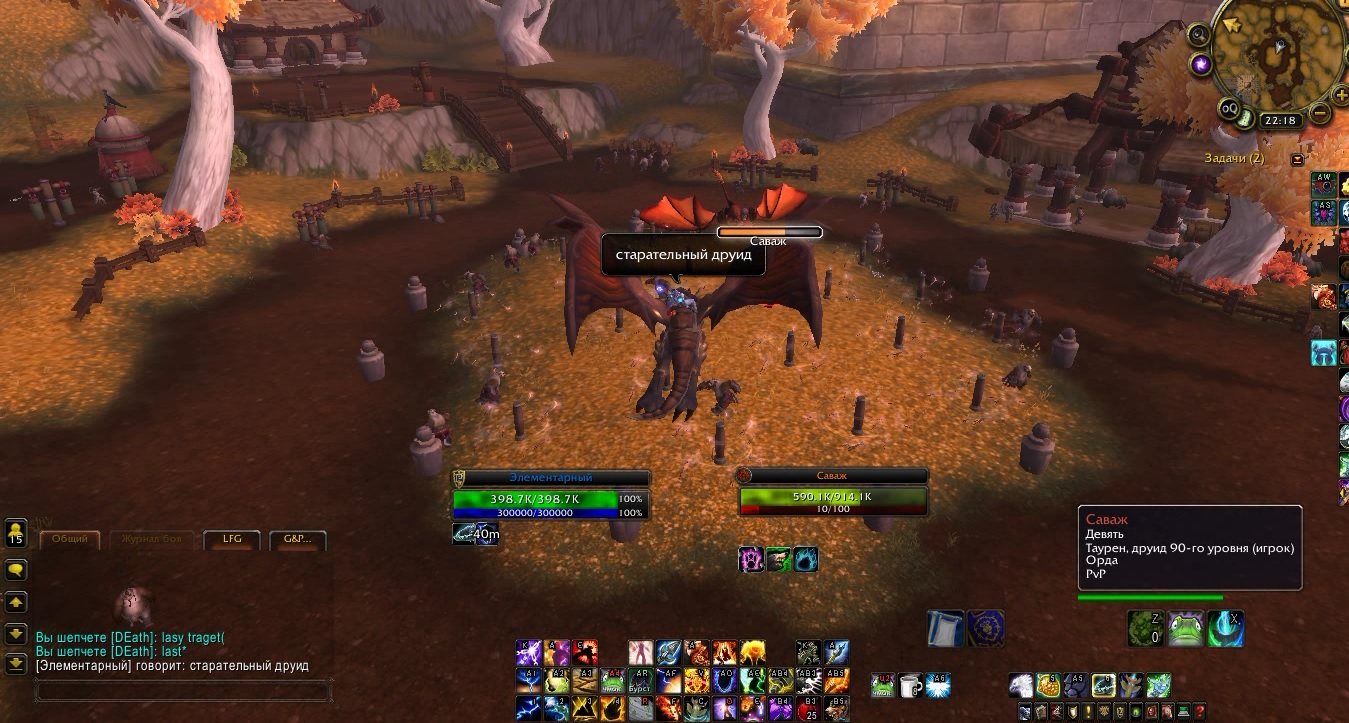This screenshot has height=723, width=1349.
Task: Open the minimap tracking magnifier button
Action: point(1198,36)
